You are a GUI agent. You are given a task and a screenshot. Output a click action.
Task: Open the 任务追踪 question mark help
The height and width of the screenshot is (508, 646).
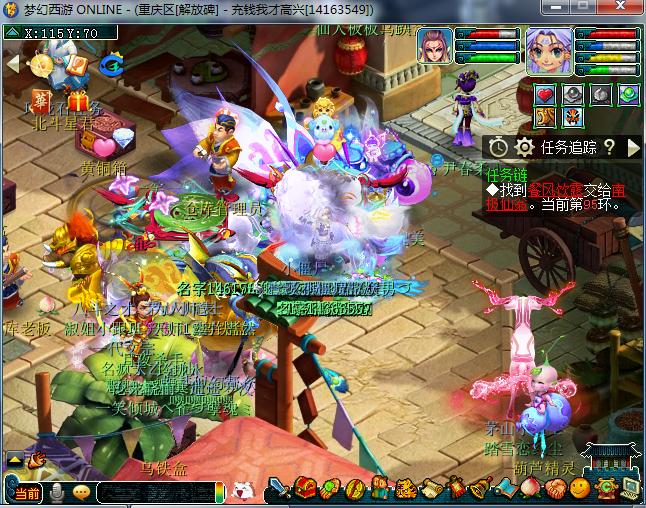coord(609,147)
